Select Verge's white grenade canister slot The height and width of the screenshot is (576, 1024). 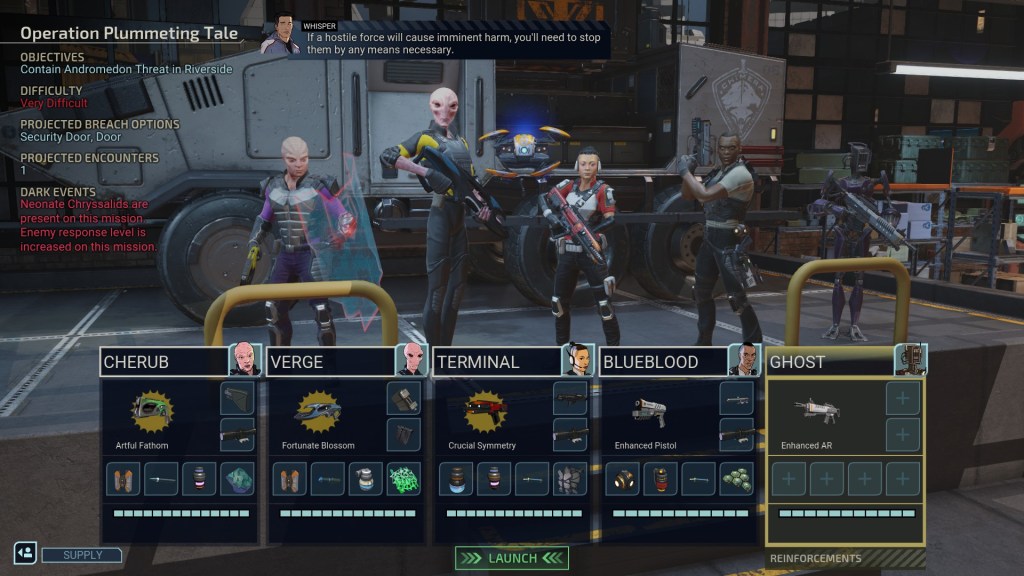[365, 479]
